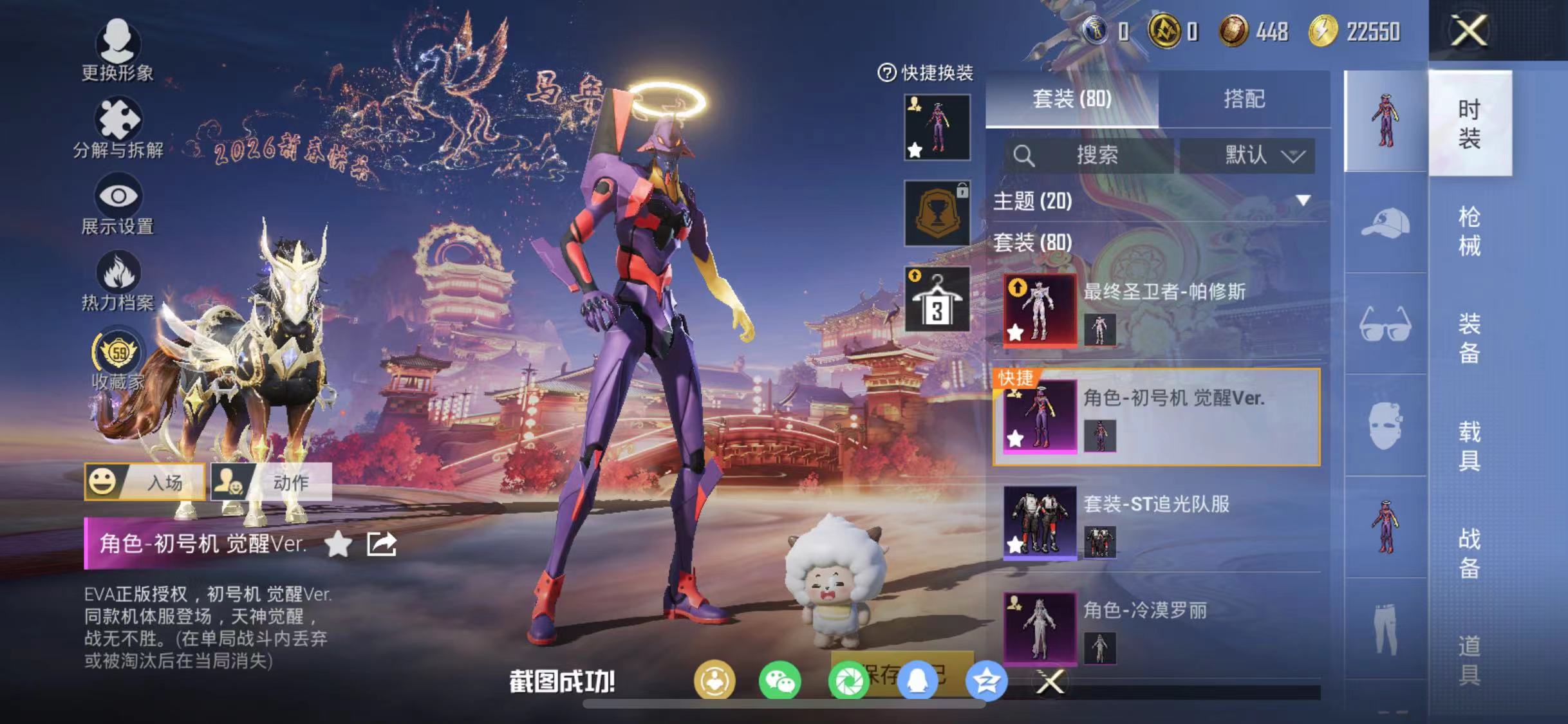Open the 分解与拆解 puzzle icon
This screenshot has height=724, width=1568.
pyautogui.click(x=119, y=119)
